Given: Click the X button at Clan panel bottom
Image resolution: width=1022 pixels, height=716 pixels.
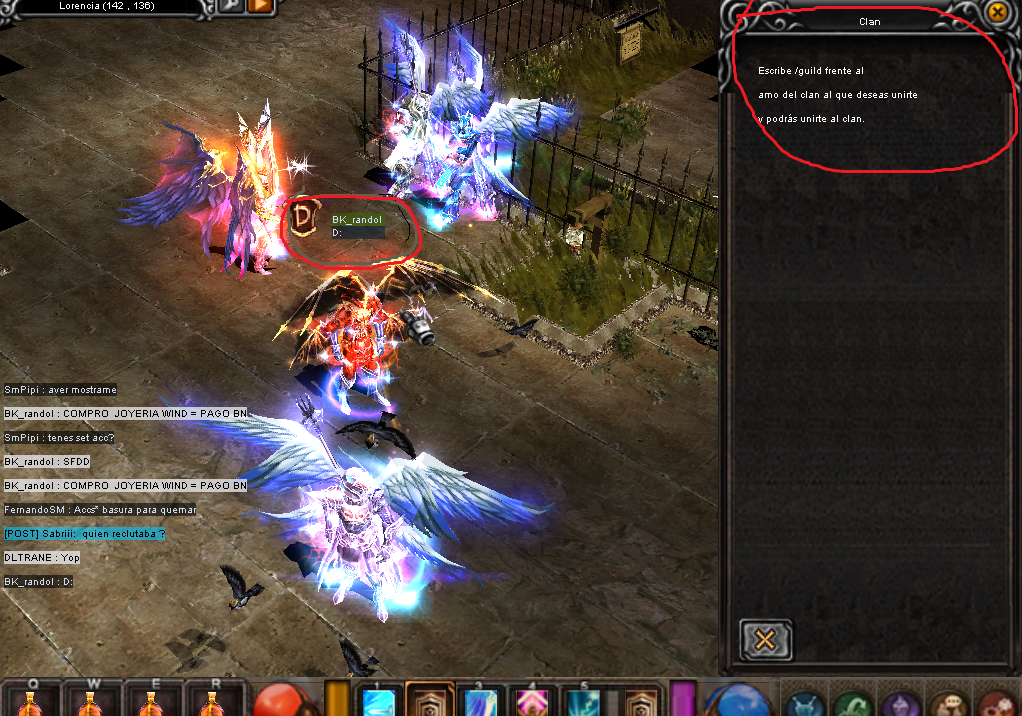Looking at the screenshot, I should click(766, 640).
